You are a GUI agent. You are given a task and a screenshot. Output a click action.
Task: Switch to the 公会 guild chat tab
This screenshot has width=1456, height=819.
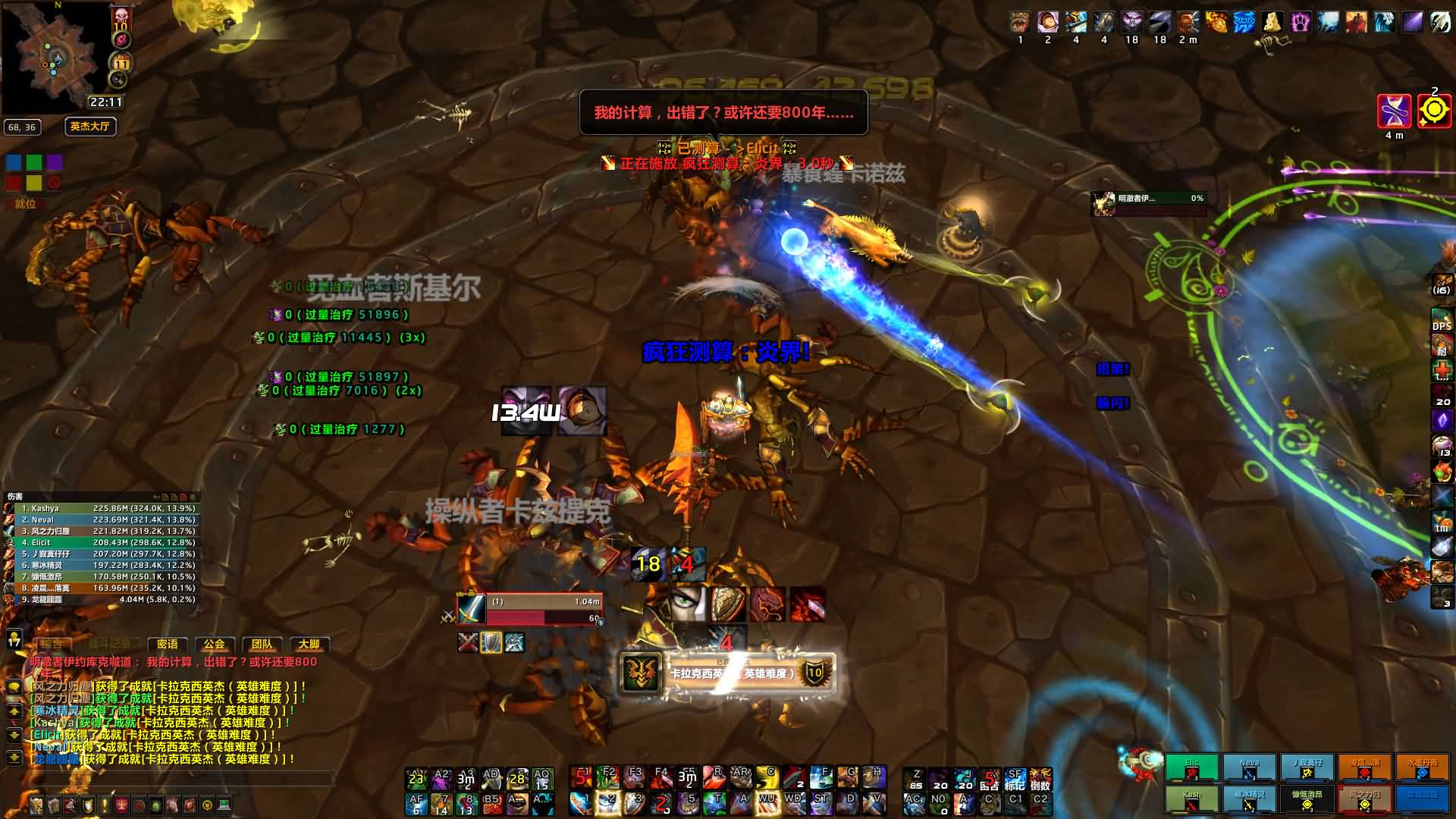(x=215, y=644)
